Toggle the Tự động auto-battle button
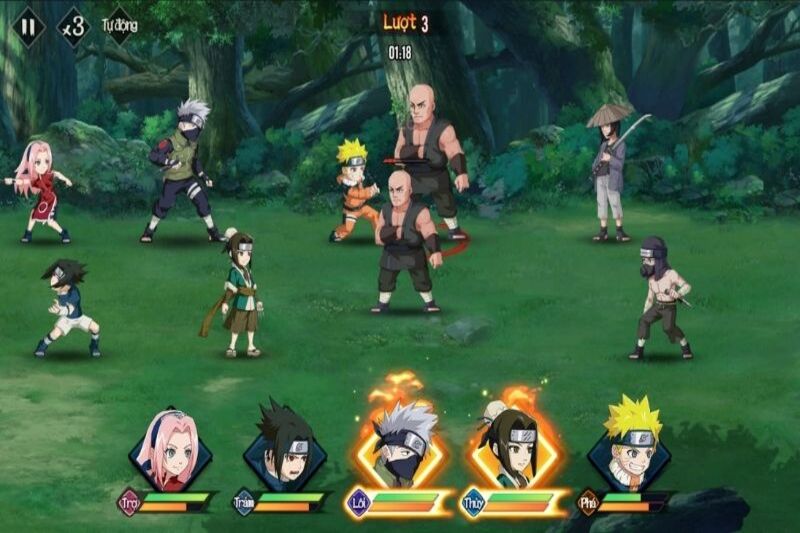The width and height of the screenshot is (800, 533). [x=119, y=26]
